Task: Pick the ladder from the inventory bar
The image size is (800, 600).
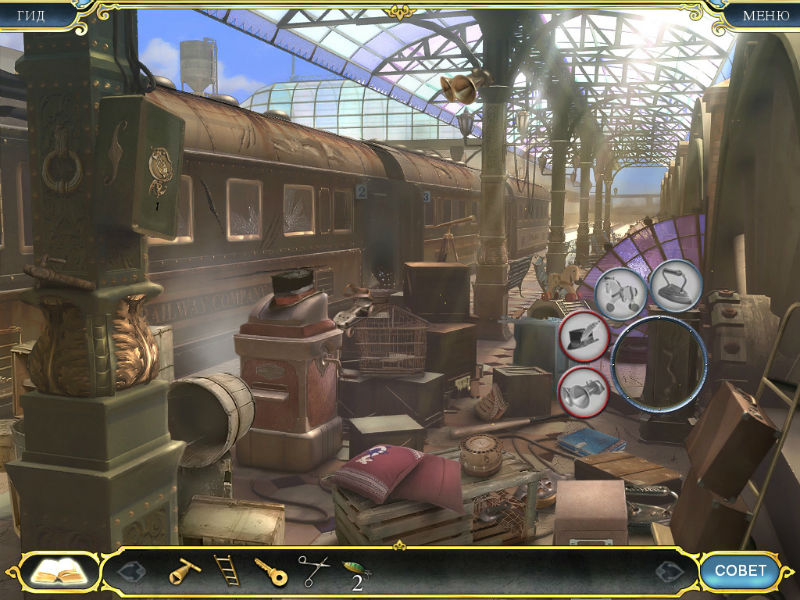Action: (x=227, y=571)
